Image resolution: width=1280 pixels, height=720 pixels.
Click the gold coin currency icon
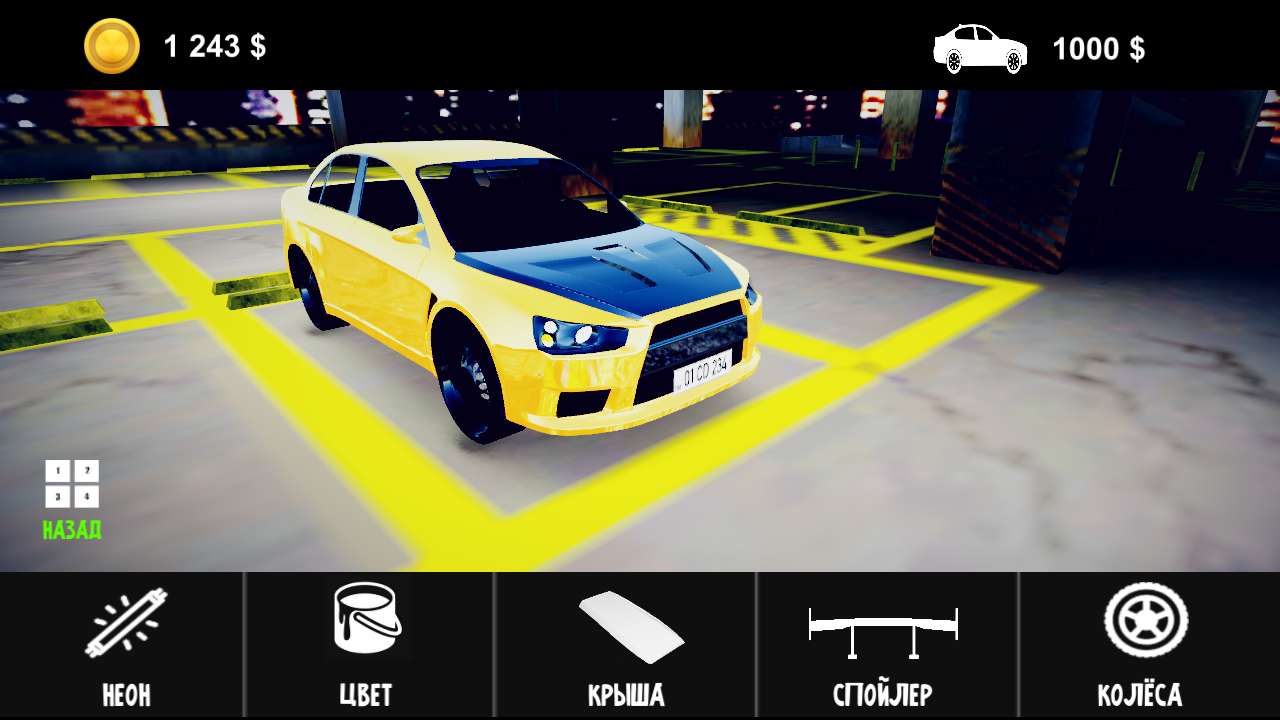(x=112, y=44)
